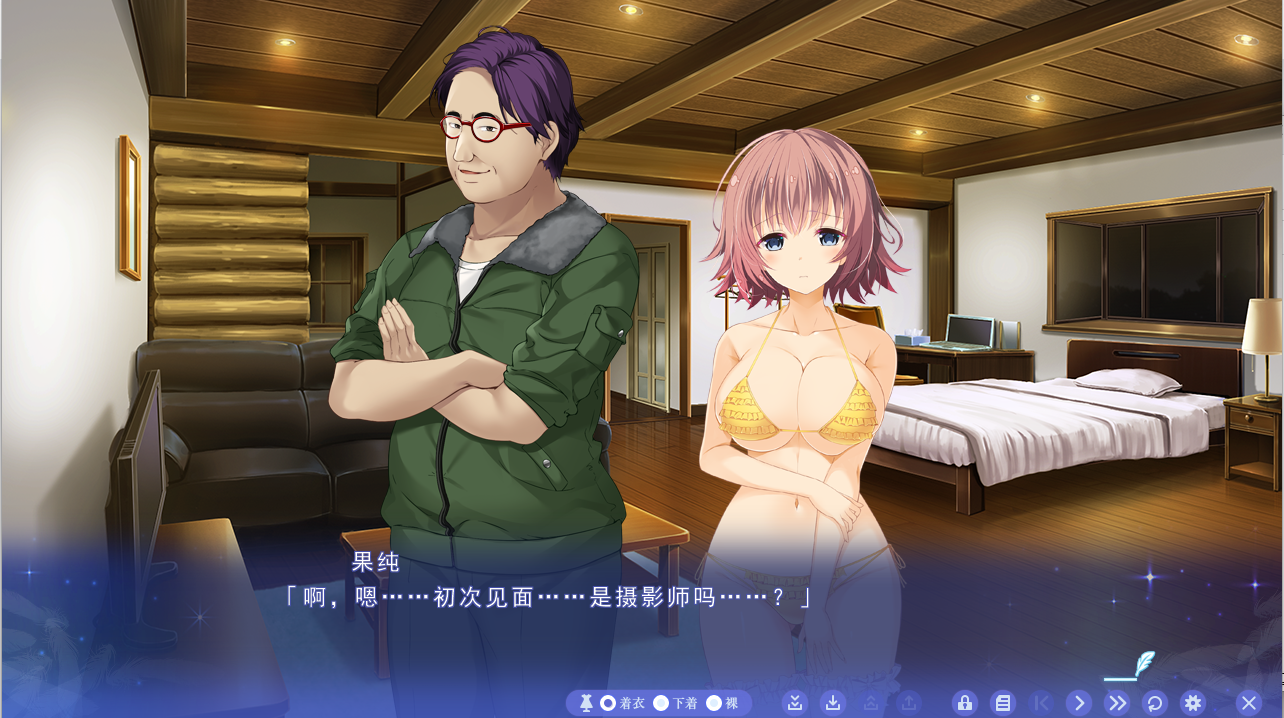This screenshot has width=1284, height=718.
Task: Click the circular arrow replay button
Action: 1154,703
